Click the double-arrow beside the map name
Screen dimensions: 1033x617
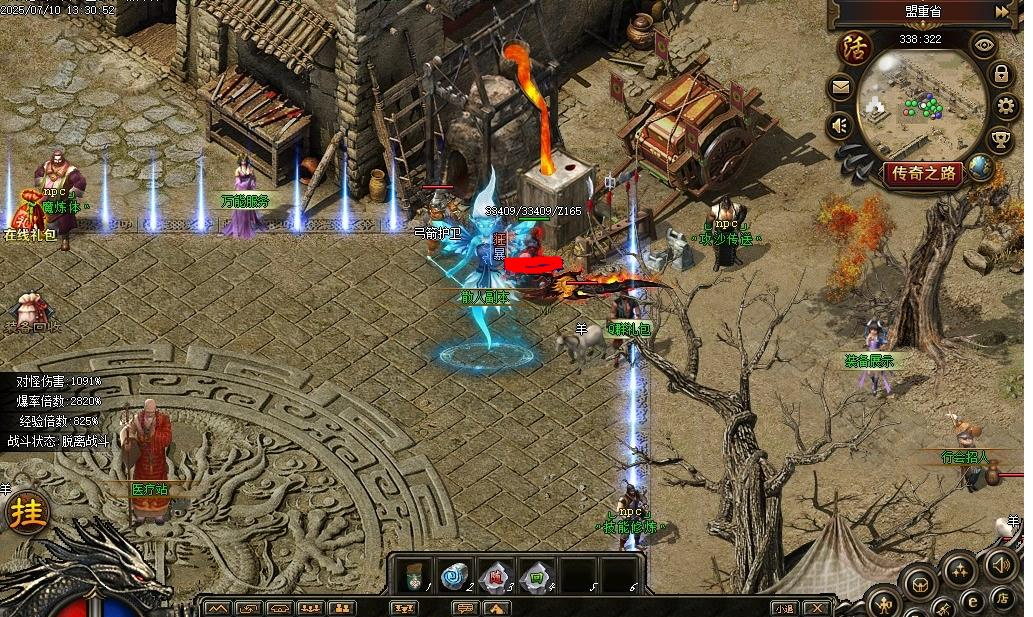point(1003,12)
